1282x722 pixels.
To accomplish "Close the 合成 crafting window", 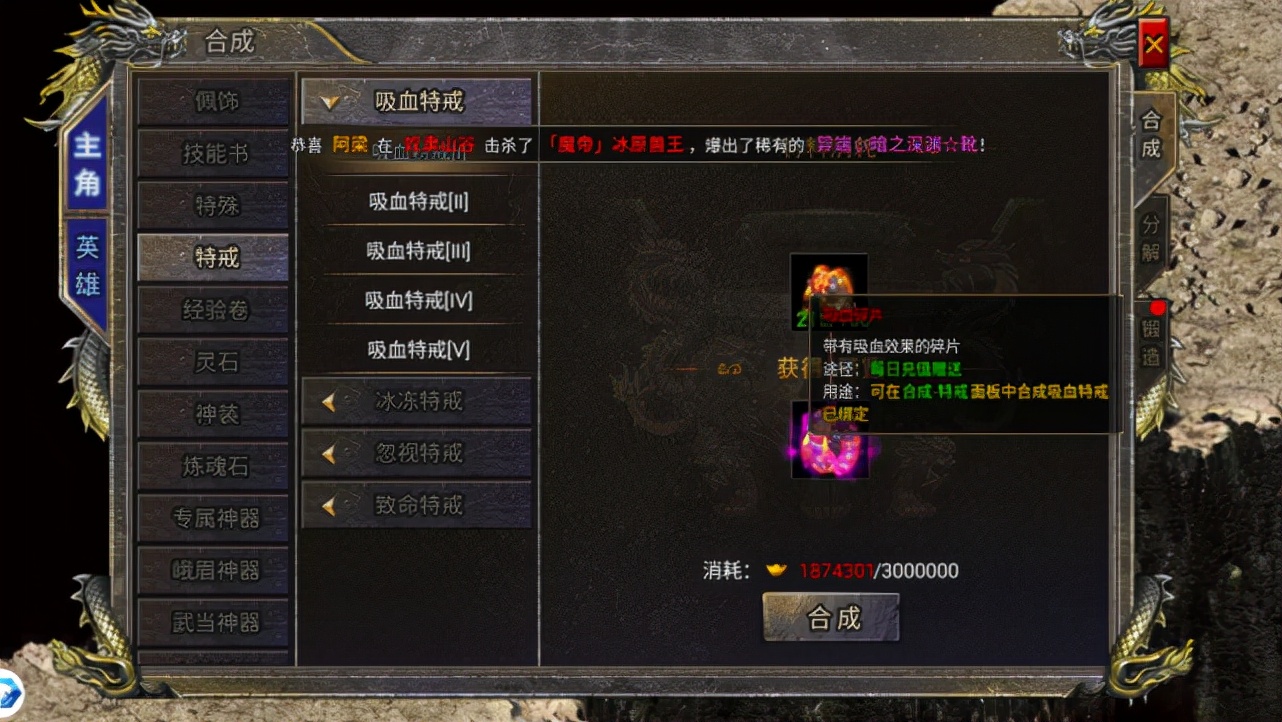I will (x=1153, y=44).
